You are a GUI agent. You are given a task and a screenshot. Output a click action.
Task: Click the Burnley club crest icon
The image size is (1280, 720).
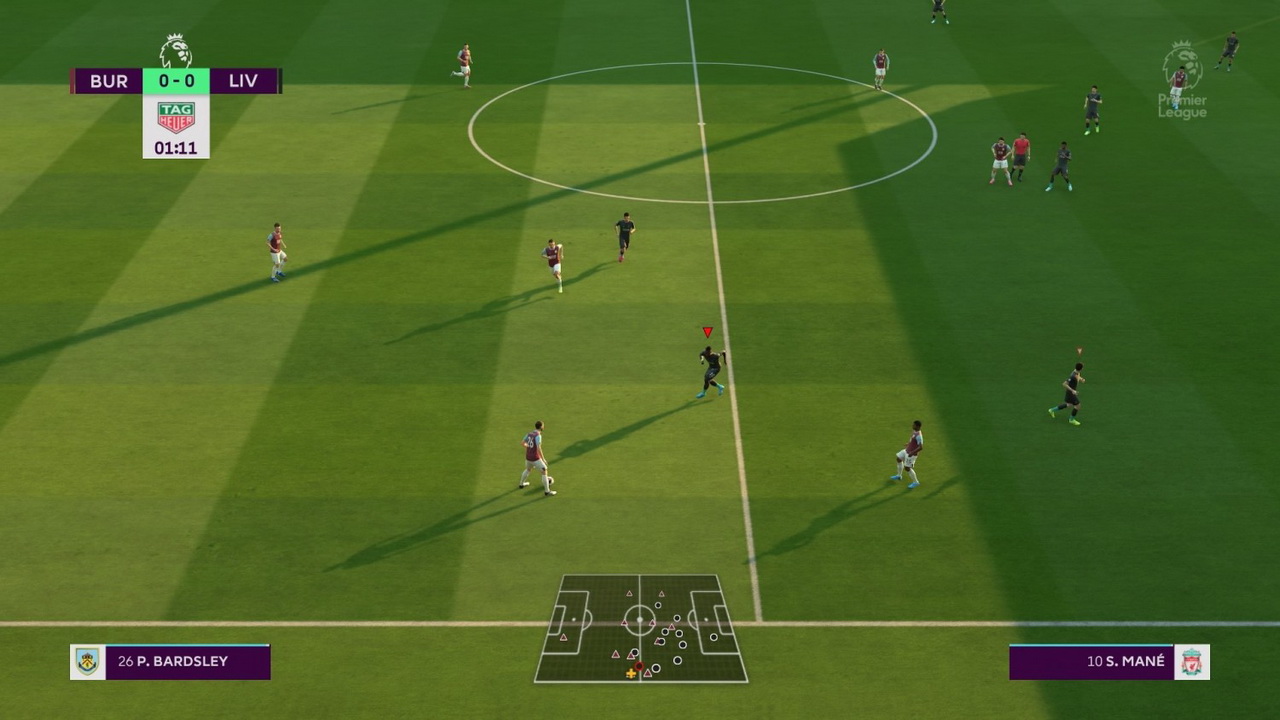pyautogui.click(x=88, y=662)
